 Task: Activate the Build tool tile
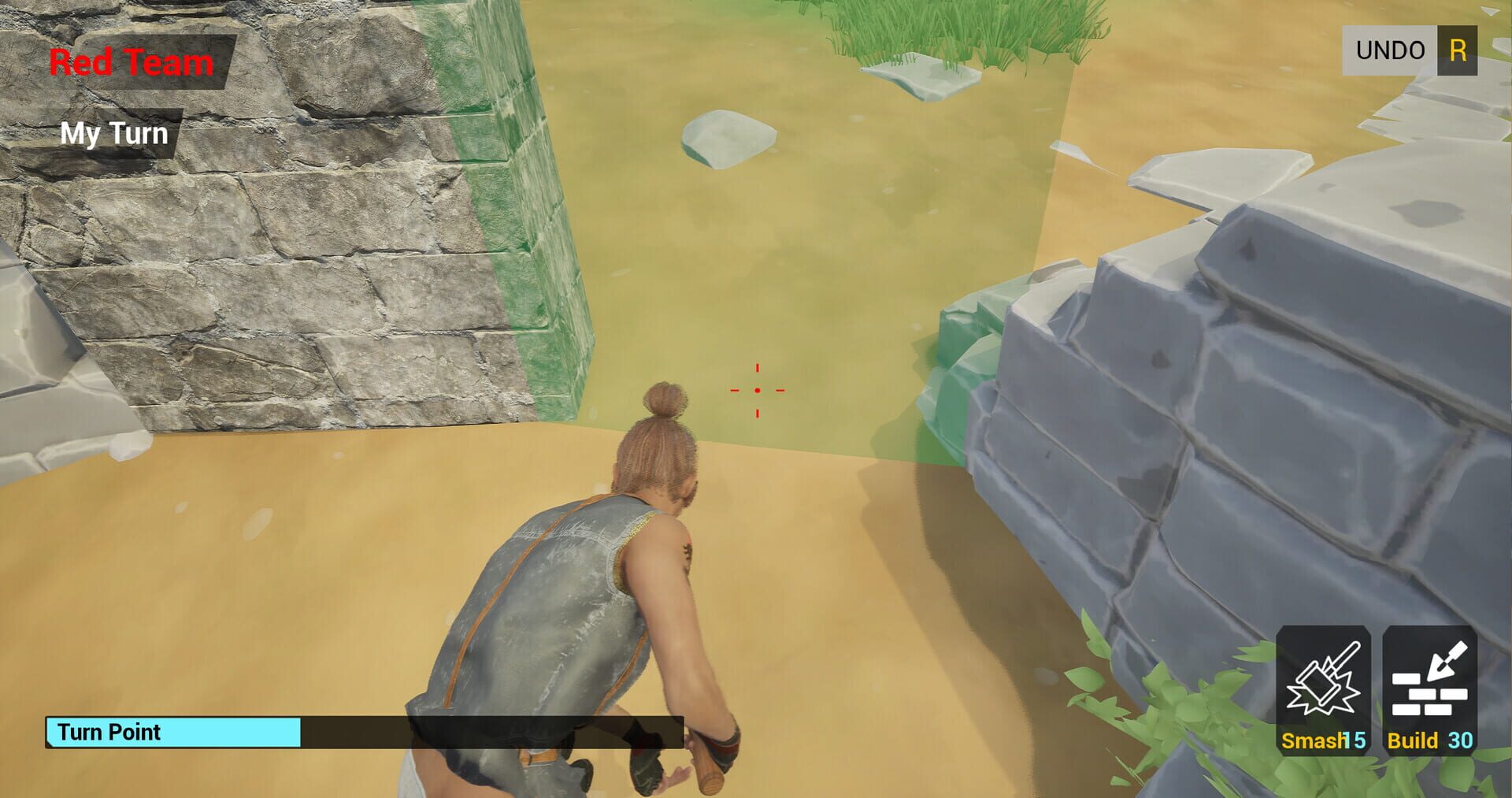(1429, 689)
